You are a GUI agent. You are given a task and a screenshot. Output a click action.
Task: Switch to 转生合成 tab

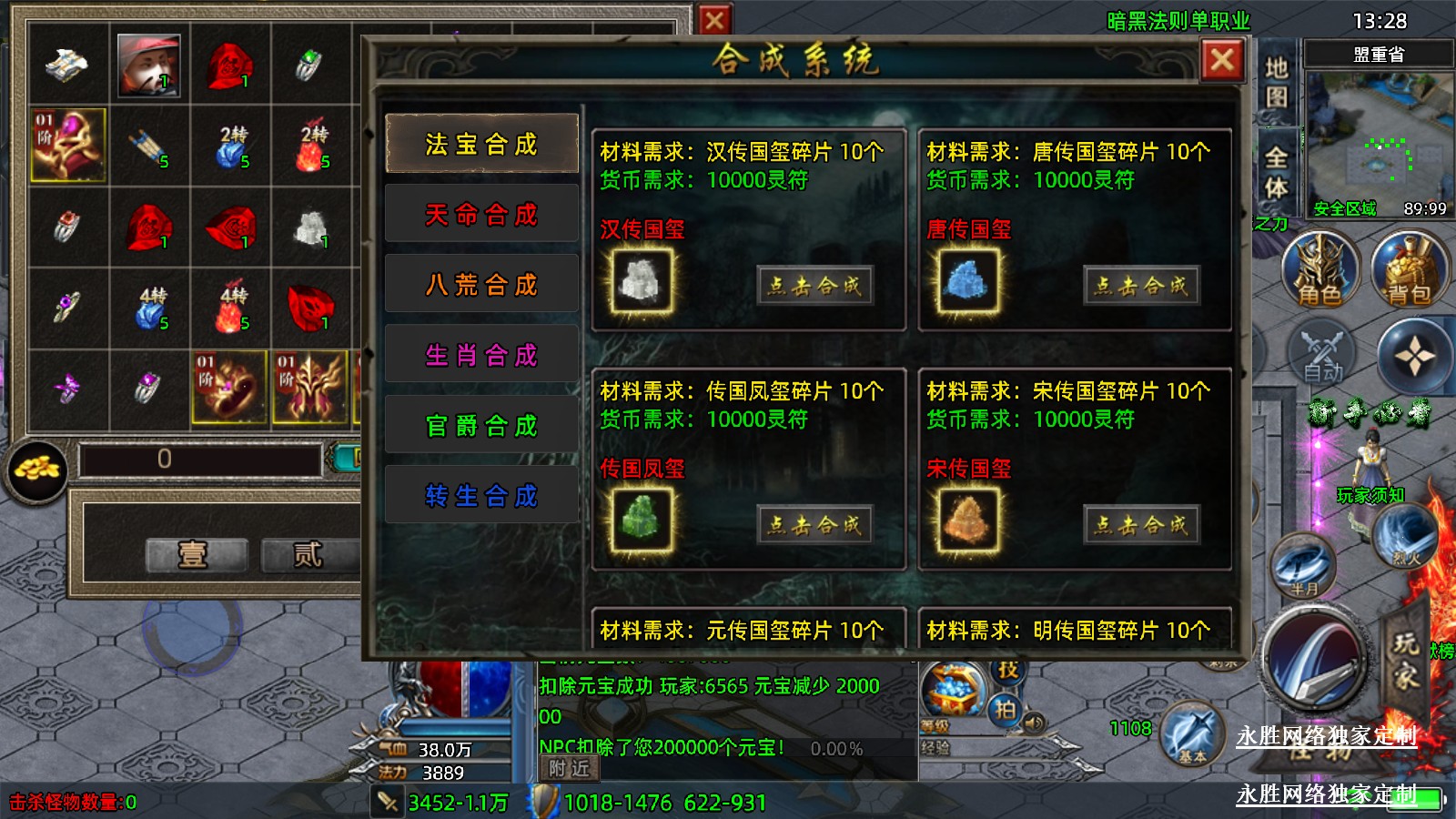[481, 495]
